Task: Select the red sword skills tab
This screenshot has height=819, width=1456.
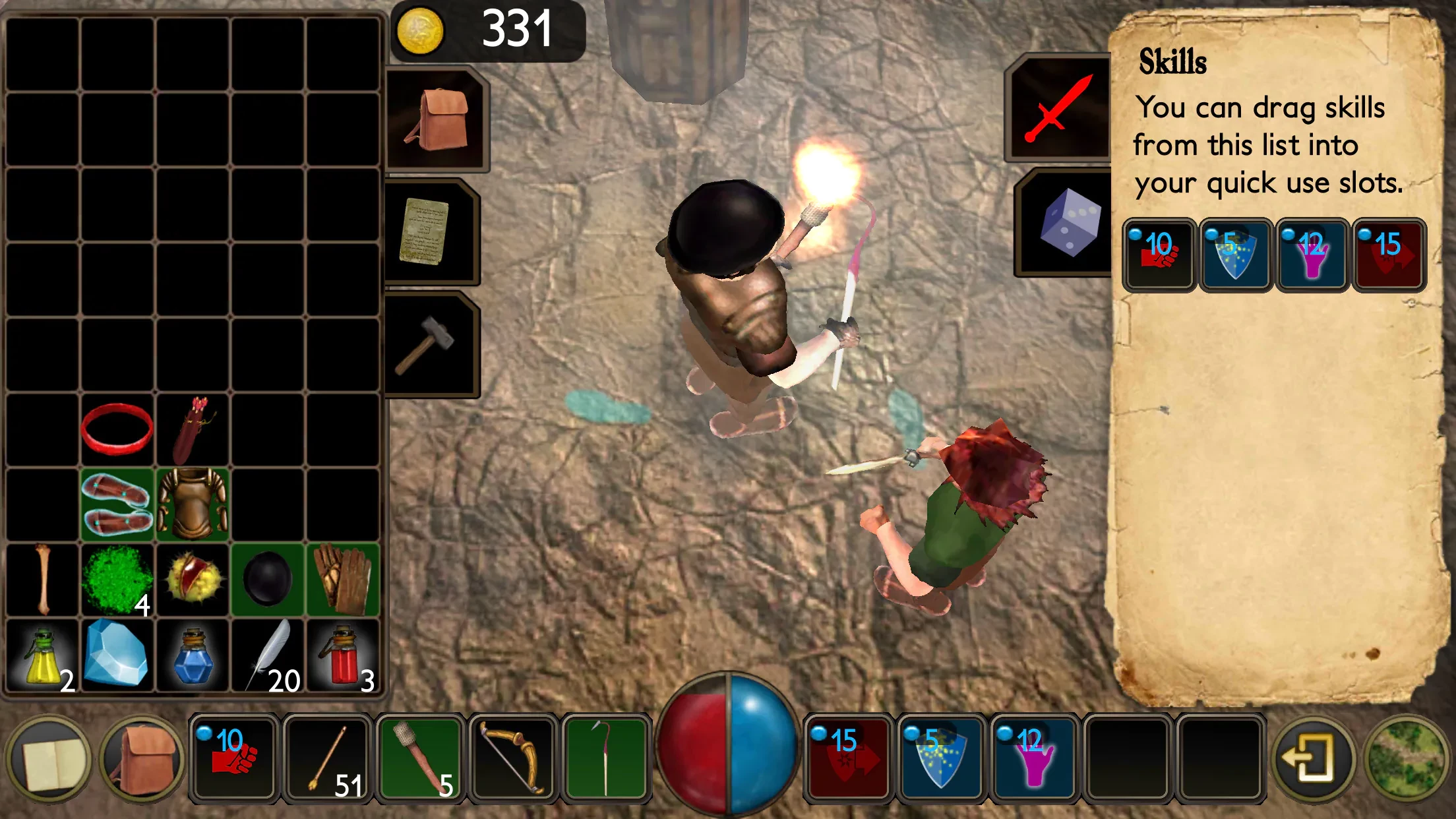Action: coord(1059,108)
